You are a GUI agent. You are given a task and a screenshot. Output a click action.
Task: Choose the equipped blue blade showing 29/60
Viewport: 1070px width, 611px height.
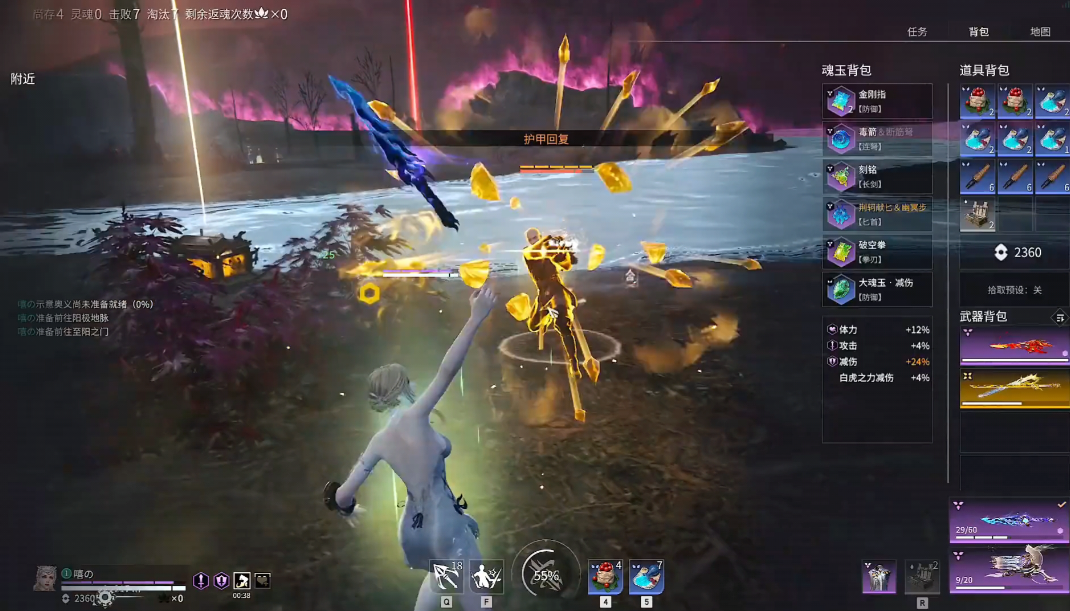pyautogui.click(x=1009, y=521)
